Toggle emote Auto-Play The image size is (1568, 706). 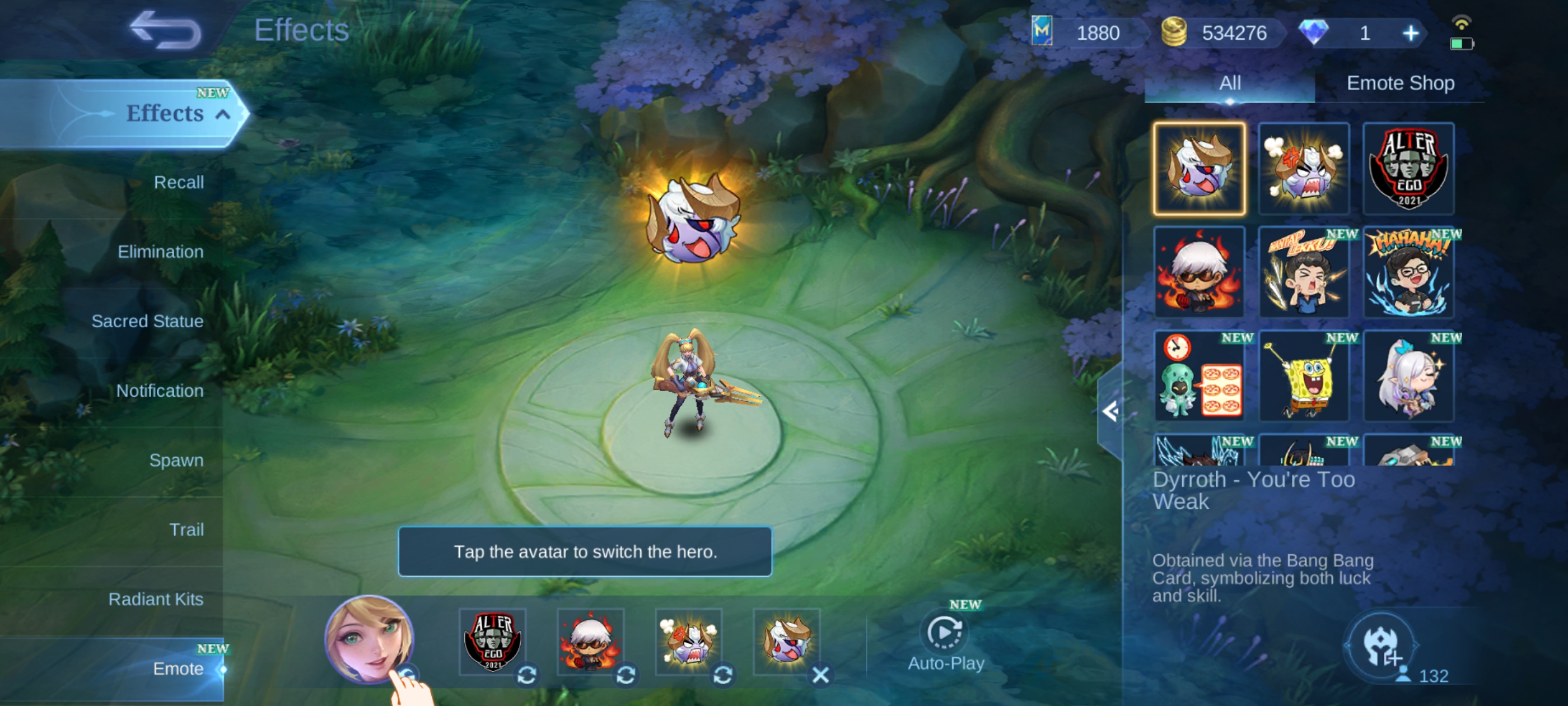tap(945, 642)
